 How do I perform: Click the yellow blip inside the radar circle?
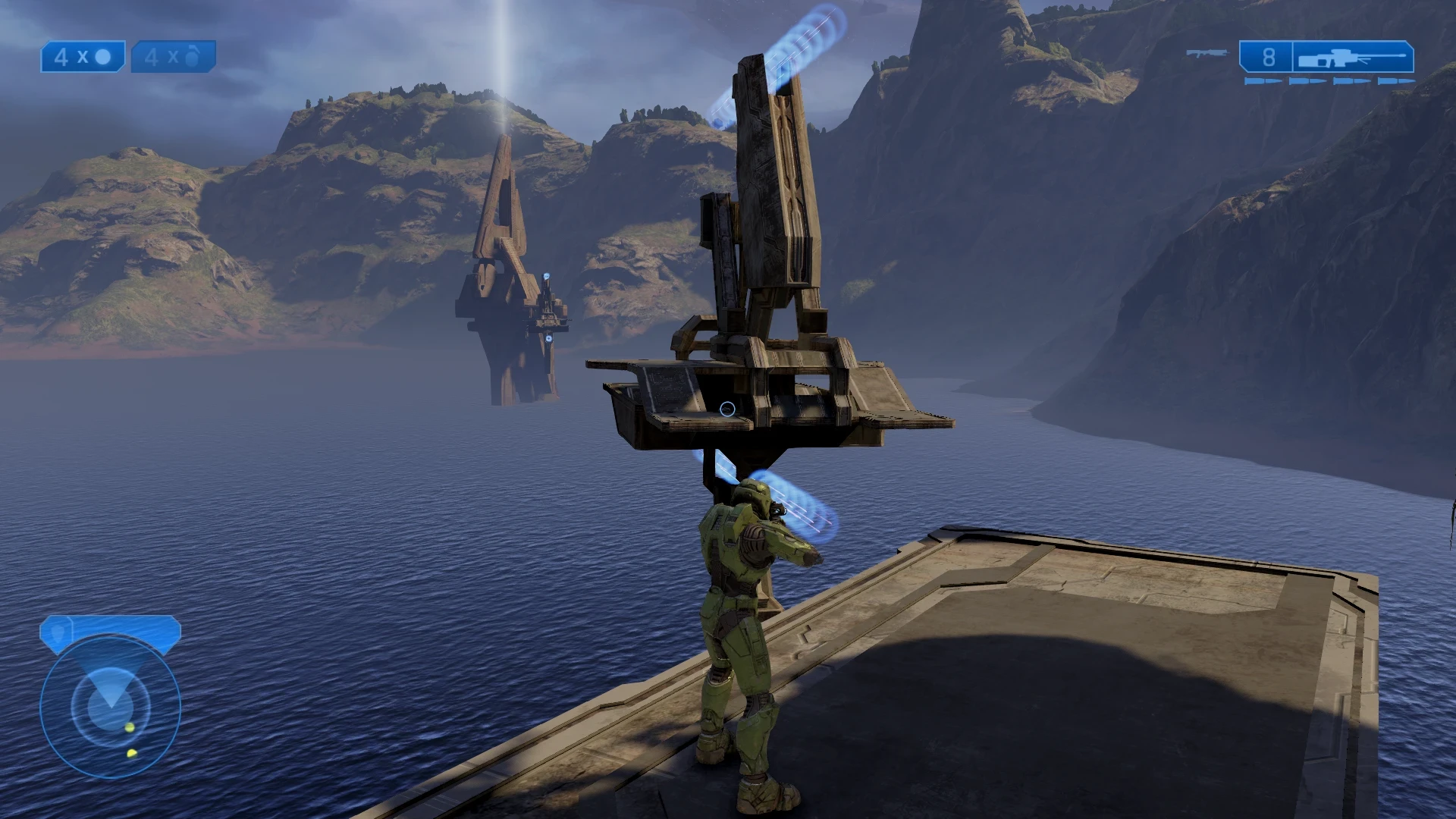(129, 727)
